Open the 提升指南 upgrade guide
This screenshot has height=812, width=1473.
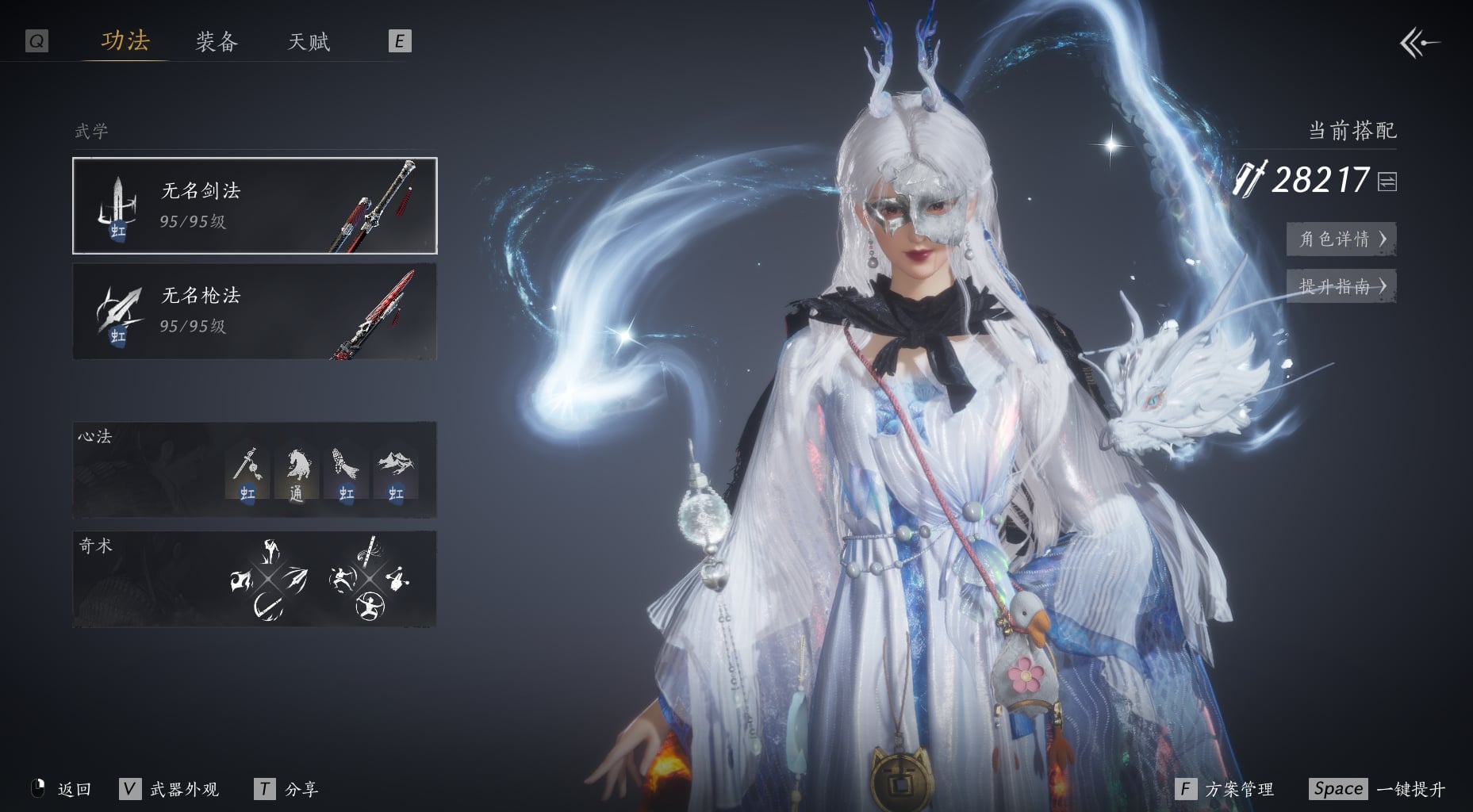coord(1341,286)
